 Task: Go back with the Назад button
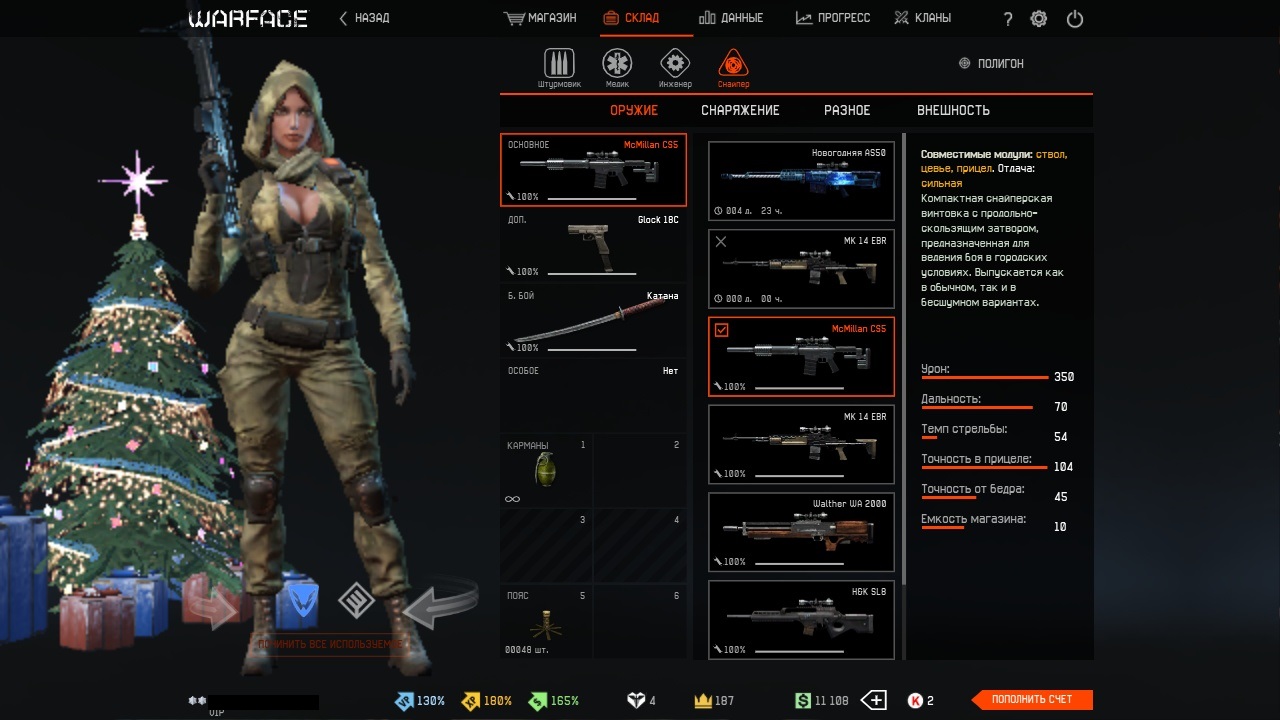365,18
